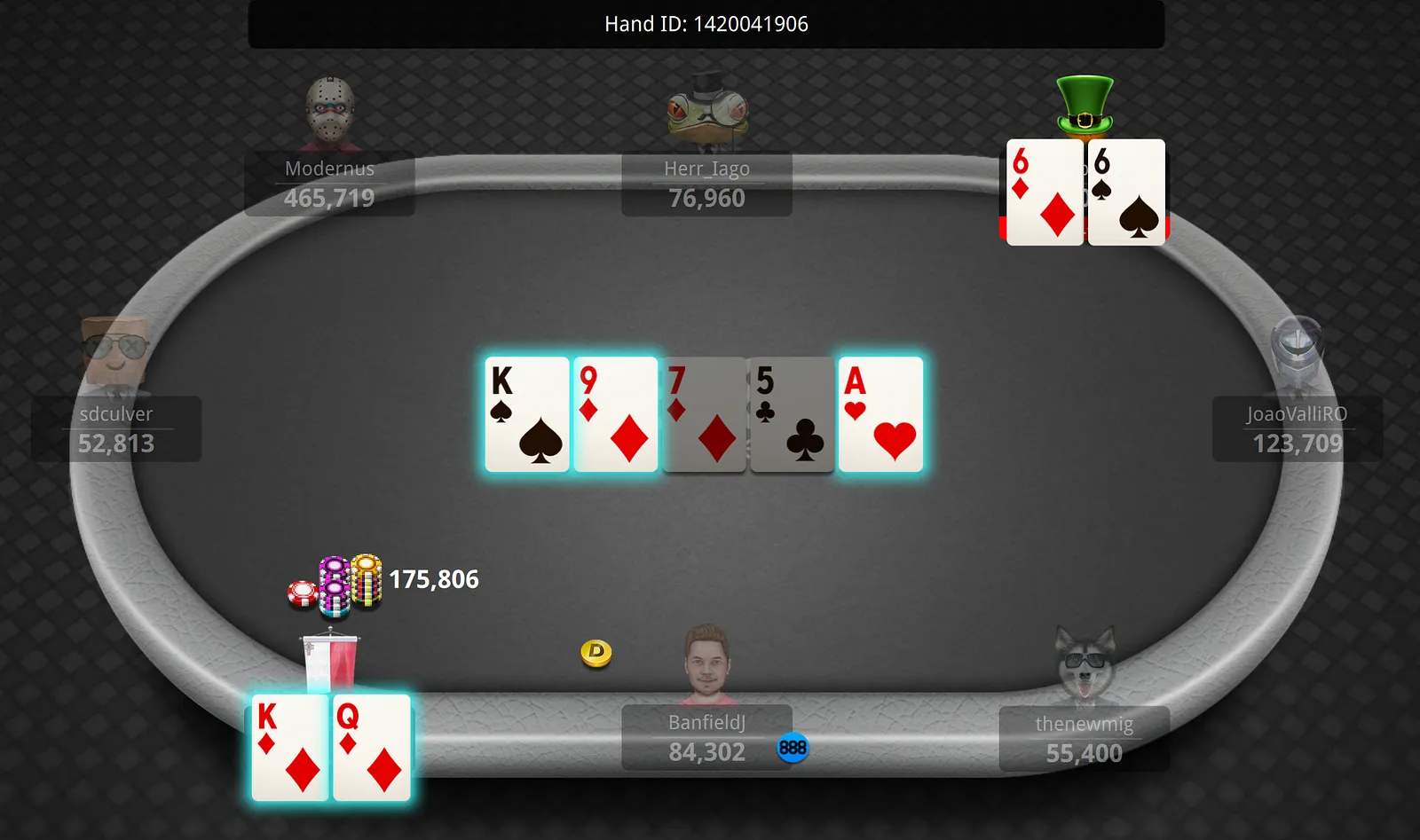1420x840 pixels.
Task: Open Herr_Iago's player seat panel
Action: click(706, 184)
